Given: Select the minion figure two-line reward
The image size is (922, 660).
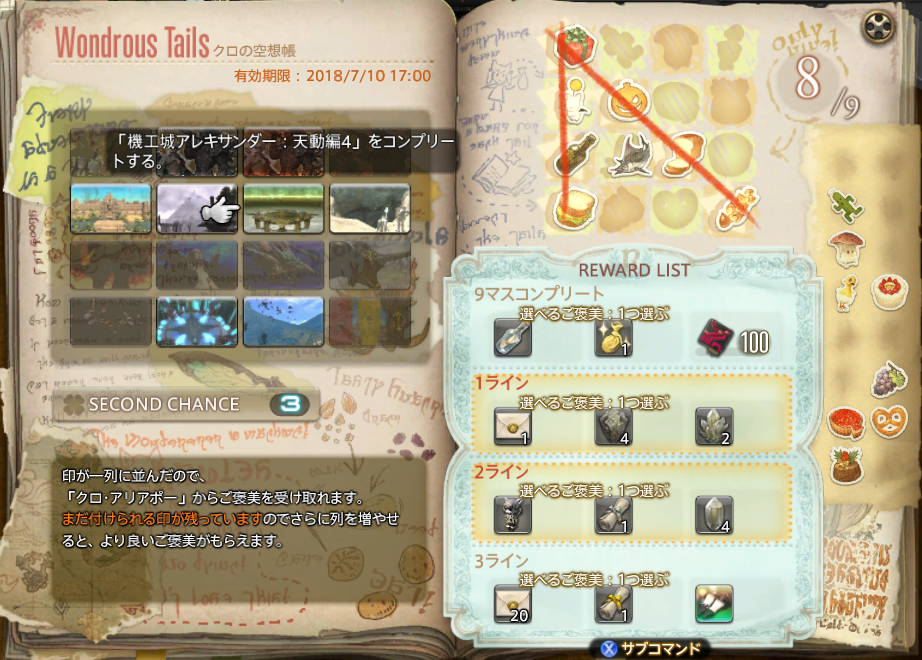Looking at the screenshot, I should (513, 514).
